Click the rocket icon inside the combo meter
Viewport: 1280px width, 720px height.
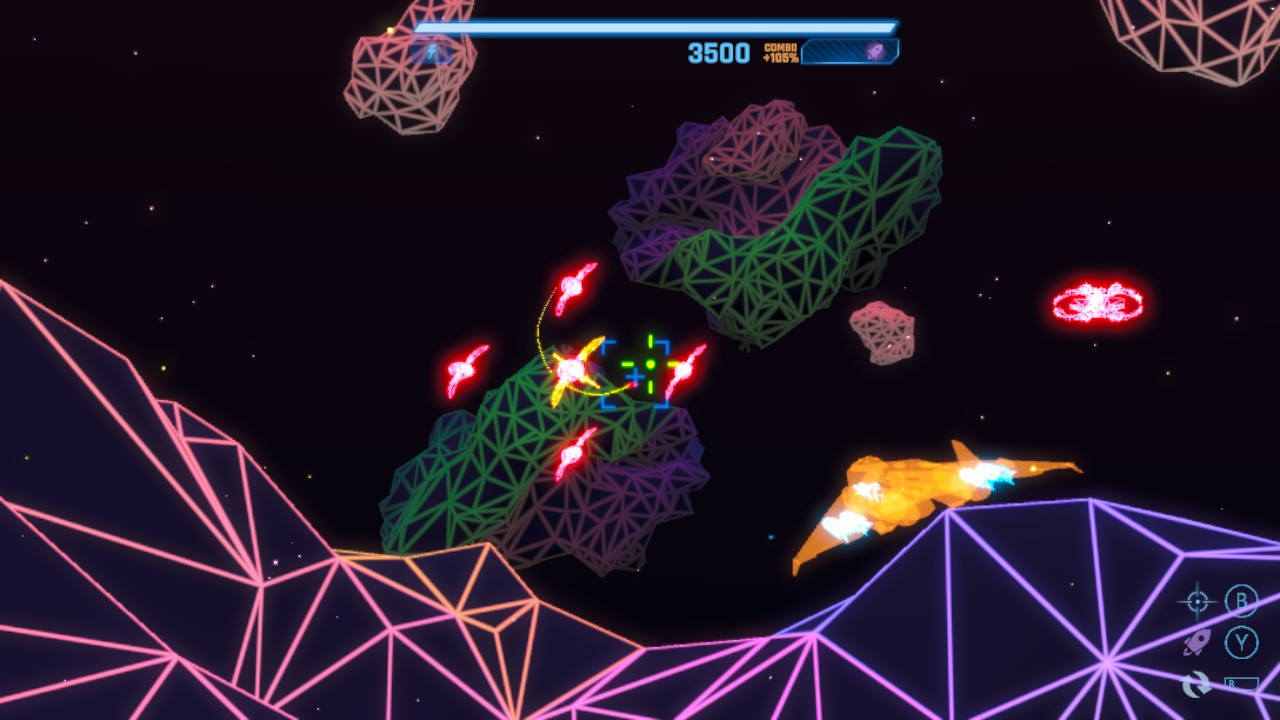[x=875, y=50]
